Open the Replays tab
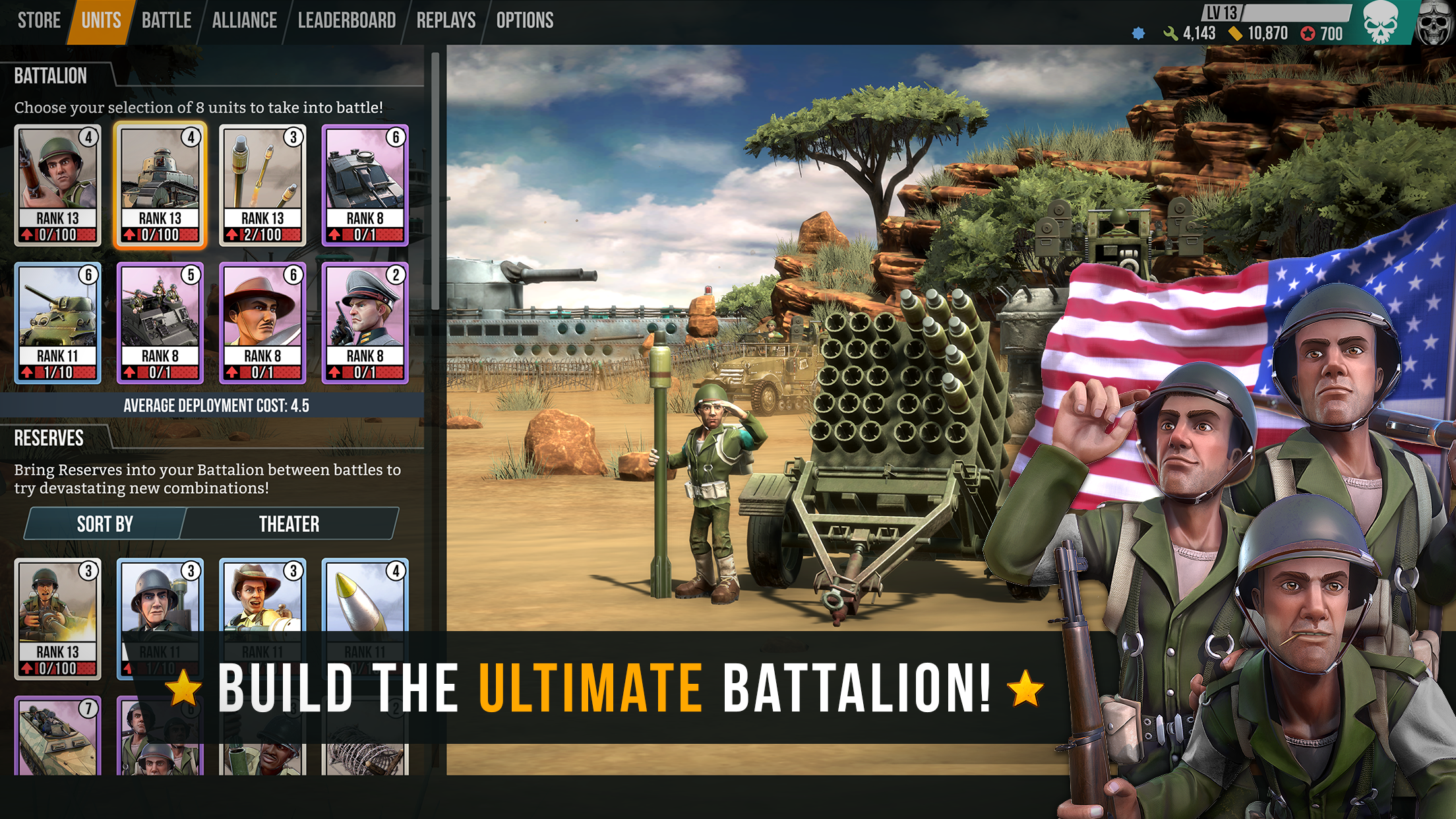Image resolution: width=1456 pixels, height=819 pixels. tap(446, 20)
